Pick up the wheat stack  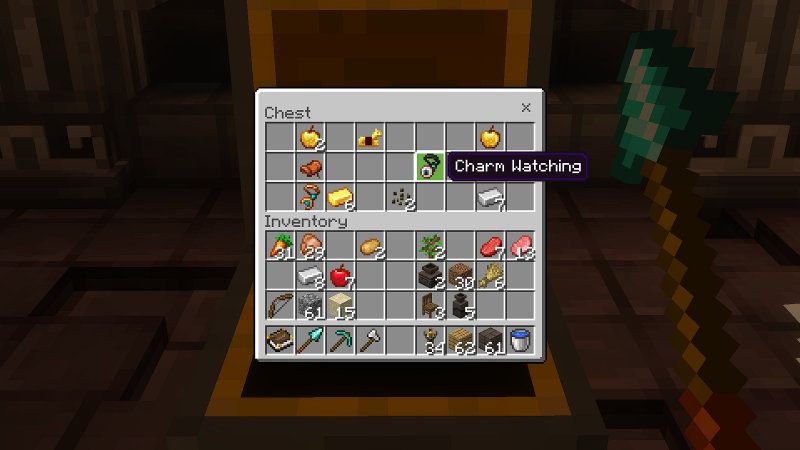pyautogui.click(x=490, y=276)
